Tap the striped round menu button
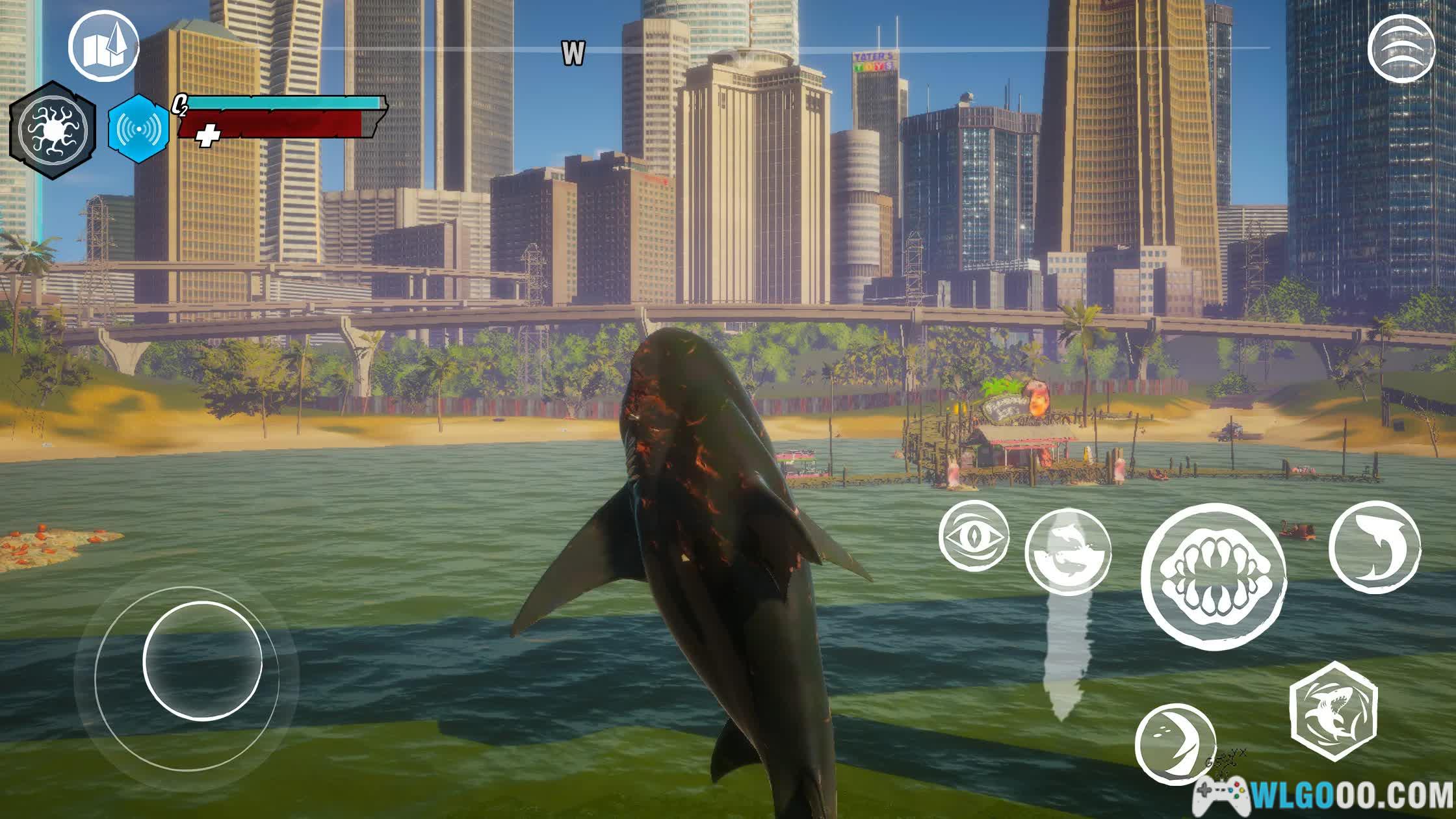This screenshot has width=1456, height=819. (1401, 49)
